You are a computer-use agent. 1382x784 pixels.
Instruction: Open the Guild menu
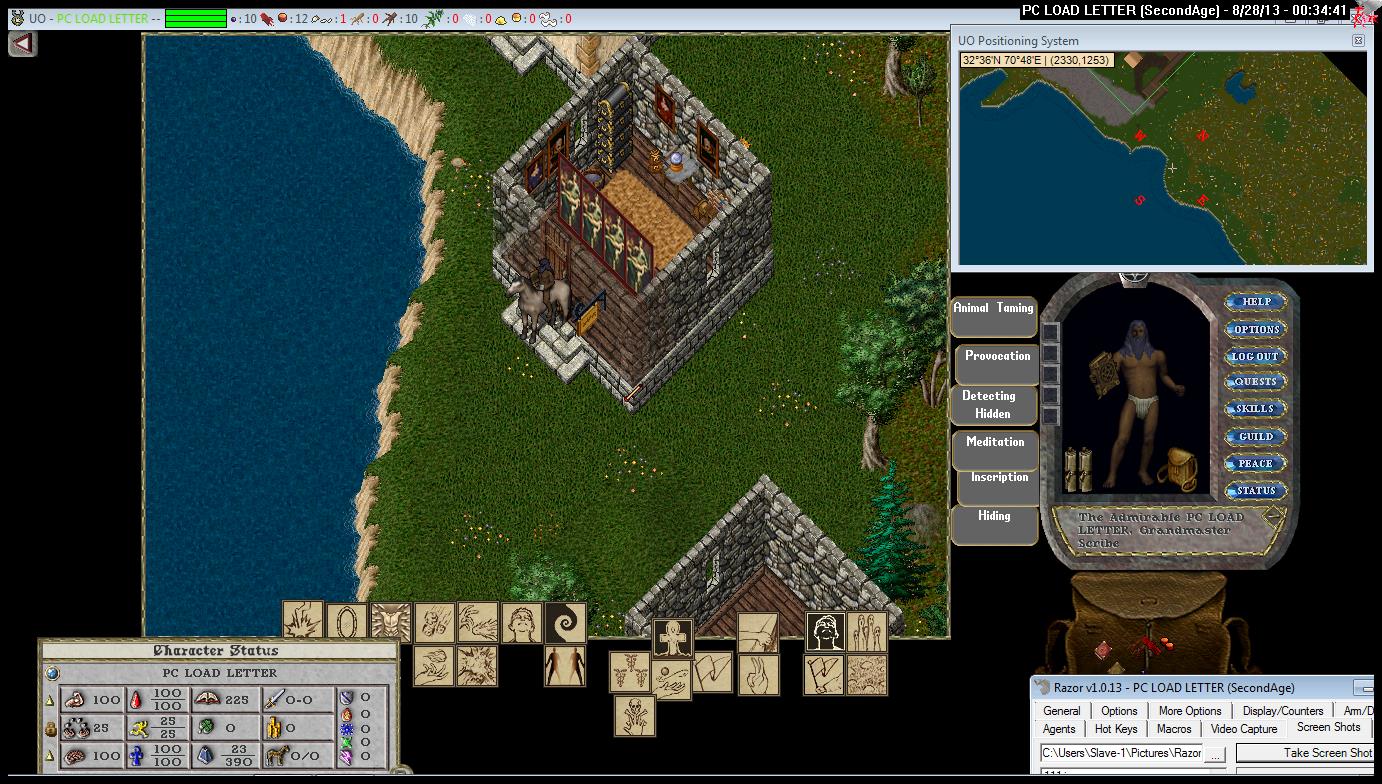(1256, 436)
